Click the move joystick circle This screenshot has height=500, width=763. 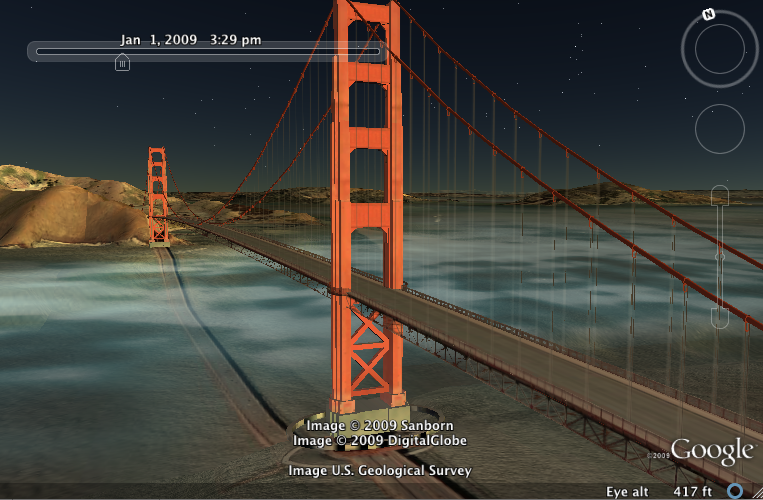tap(720, 129)
